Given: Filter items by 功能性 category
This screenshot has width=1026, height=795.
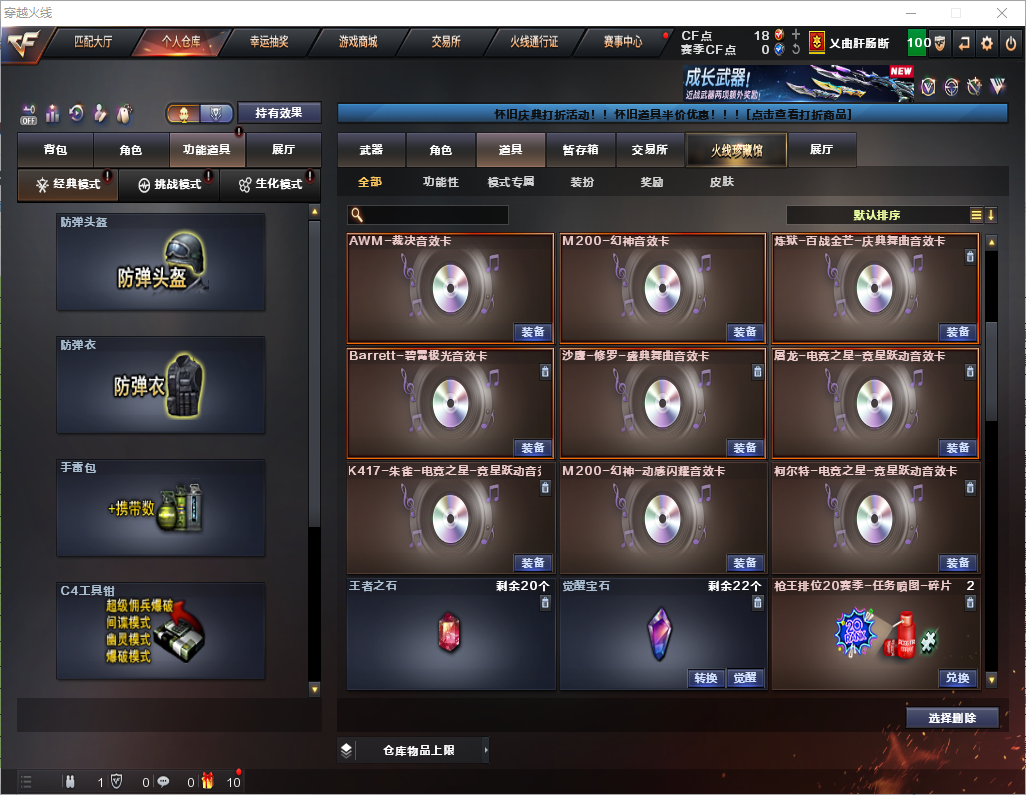Looking at the screenshot, I should [440, 182].
